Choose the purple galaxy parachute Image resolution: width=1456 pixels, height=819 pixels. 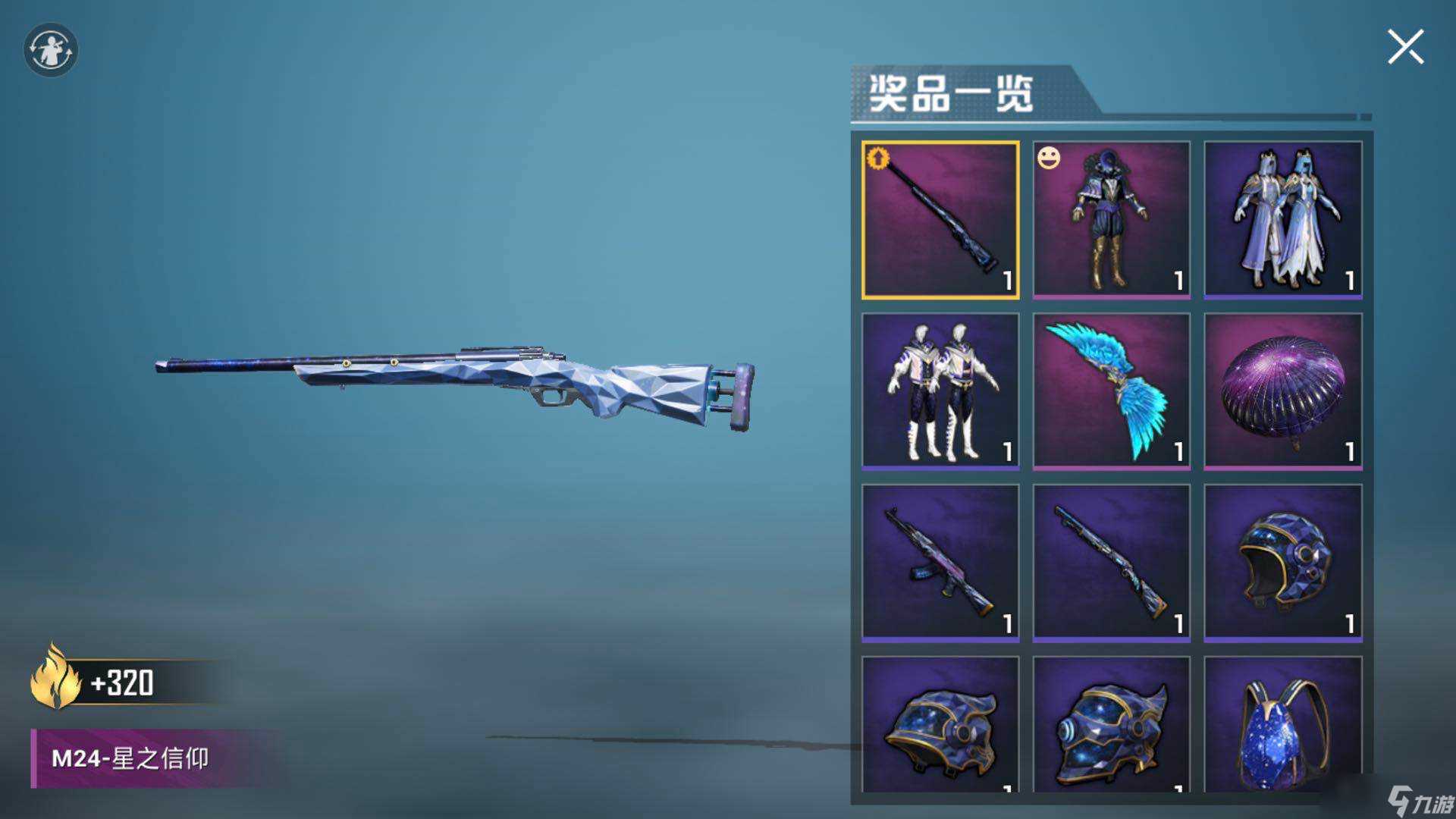pos(1282,391)
